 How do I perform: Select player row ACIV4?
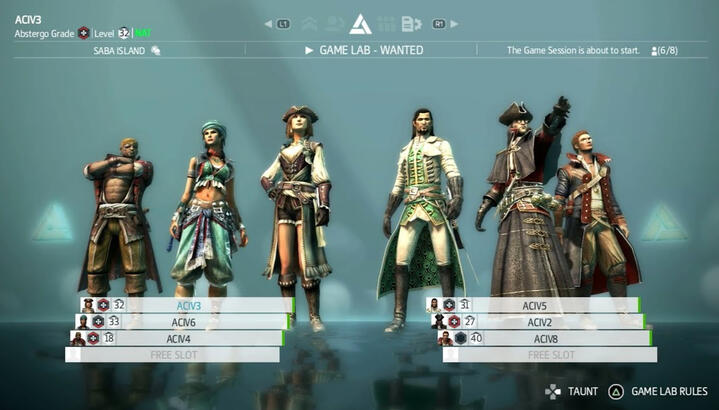coord(180,338)
